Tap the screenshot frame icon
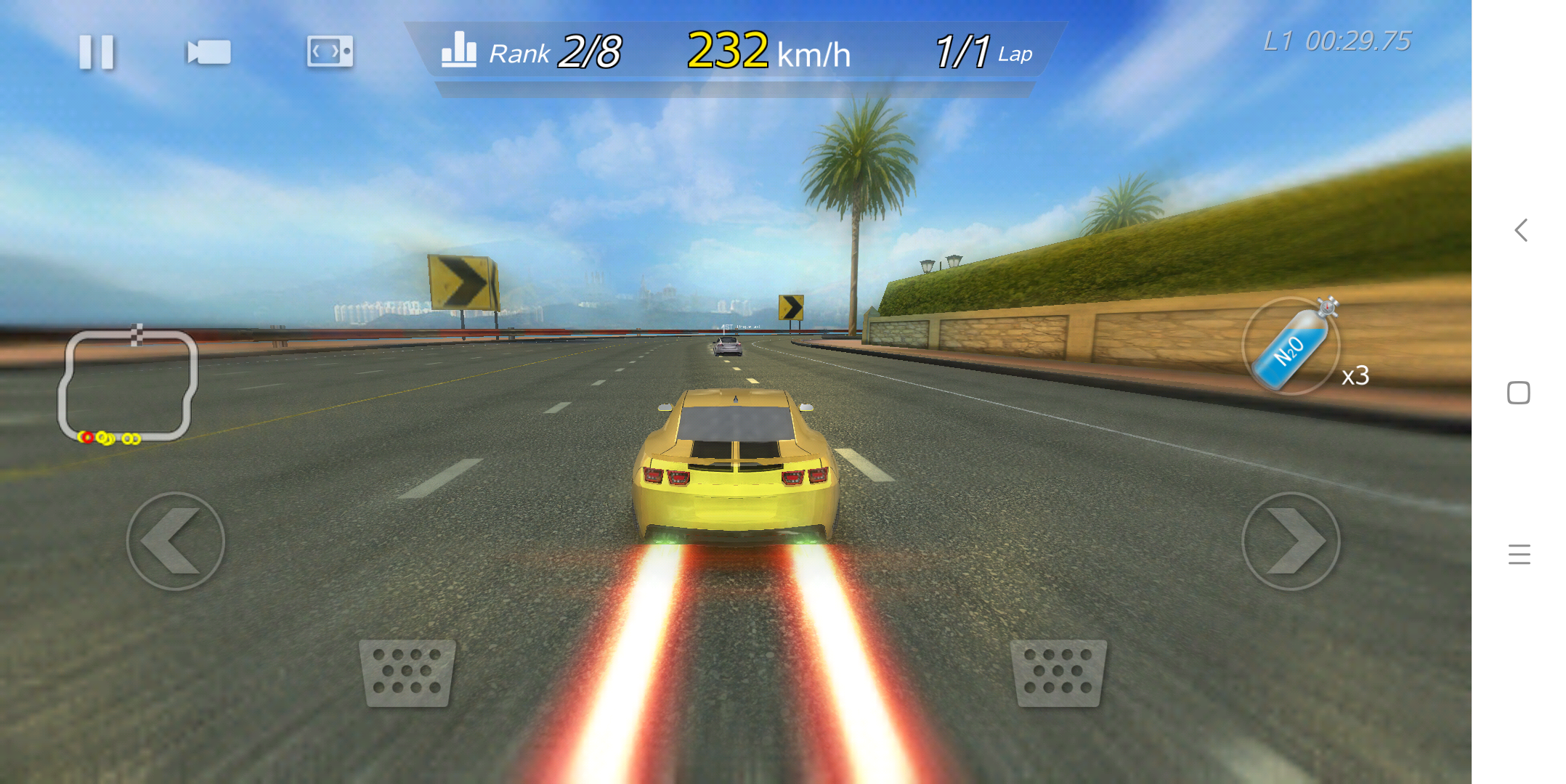The image size is (1566, 784). point(330,52)
